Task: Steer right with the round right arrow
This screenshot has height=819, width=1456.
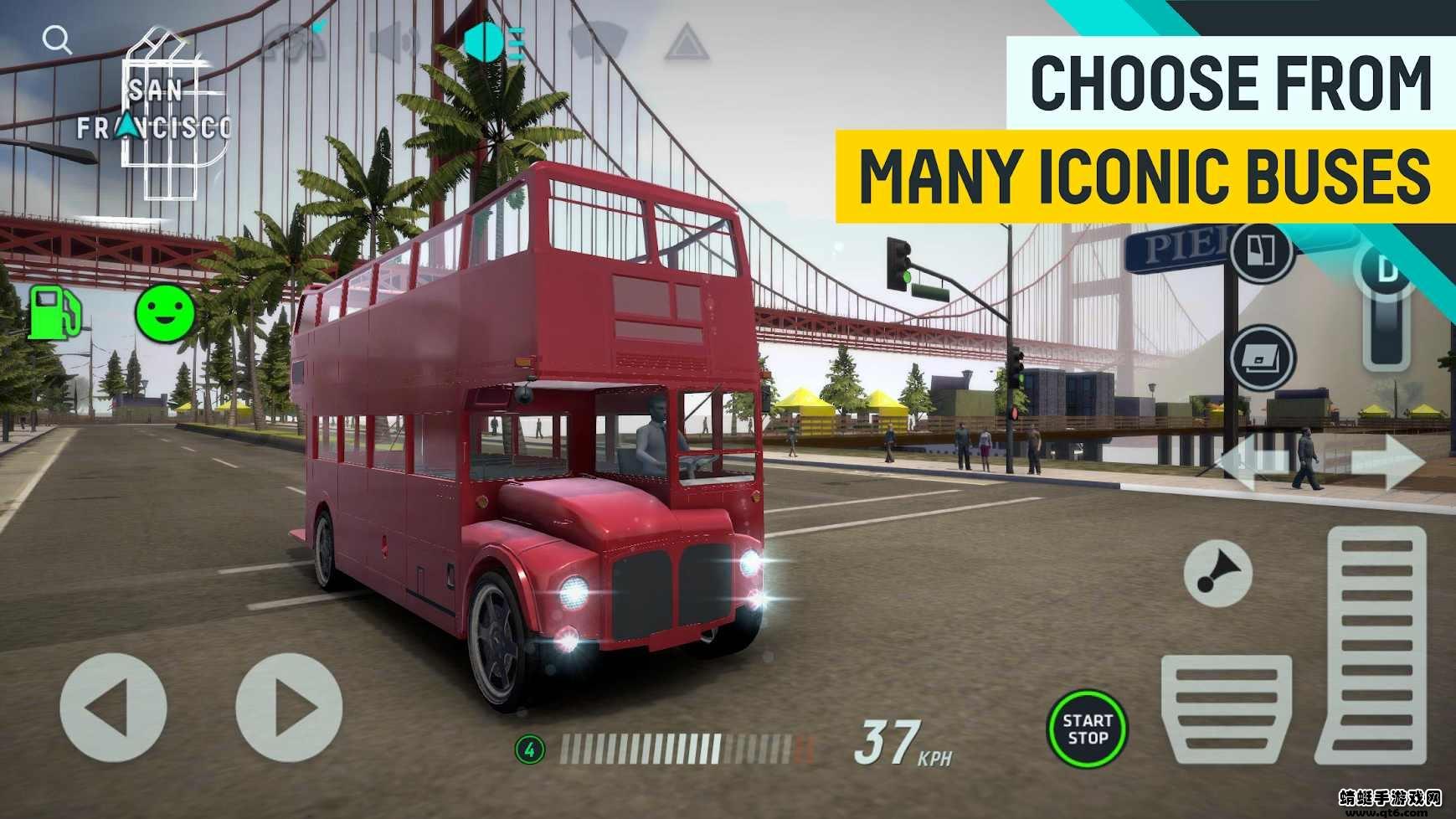Action: [x=290, y=708]
